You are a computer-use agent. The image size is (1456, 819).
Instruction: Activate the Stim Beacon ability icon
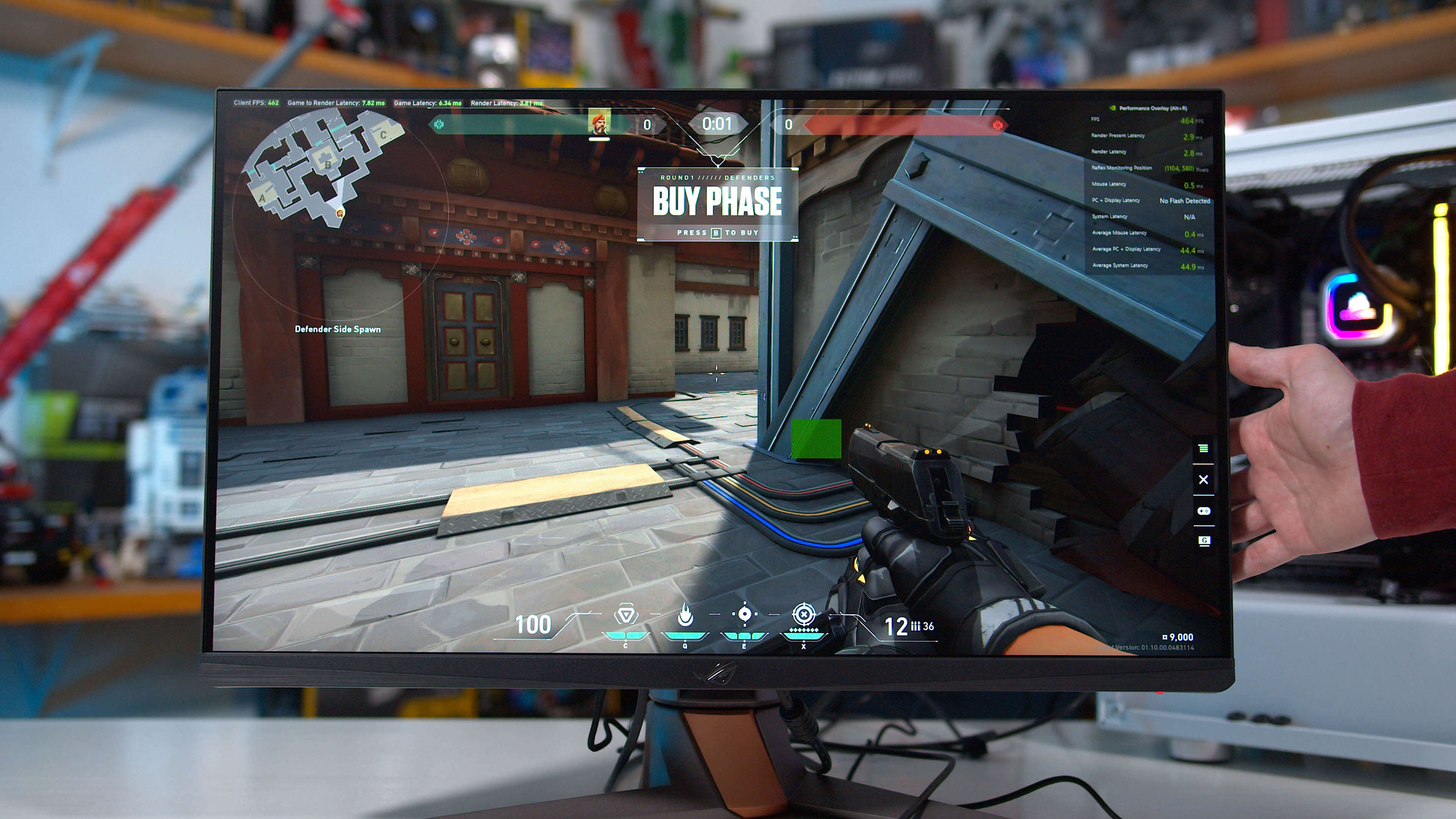pos(626,614)
